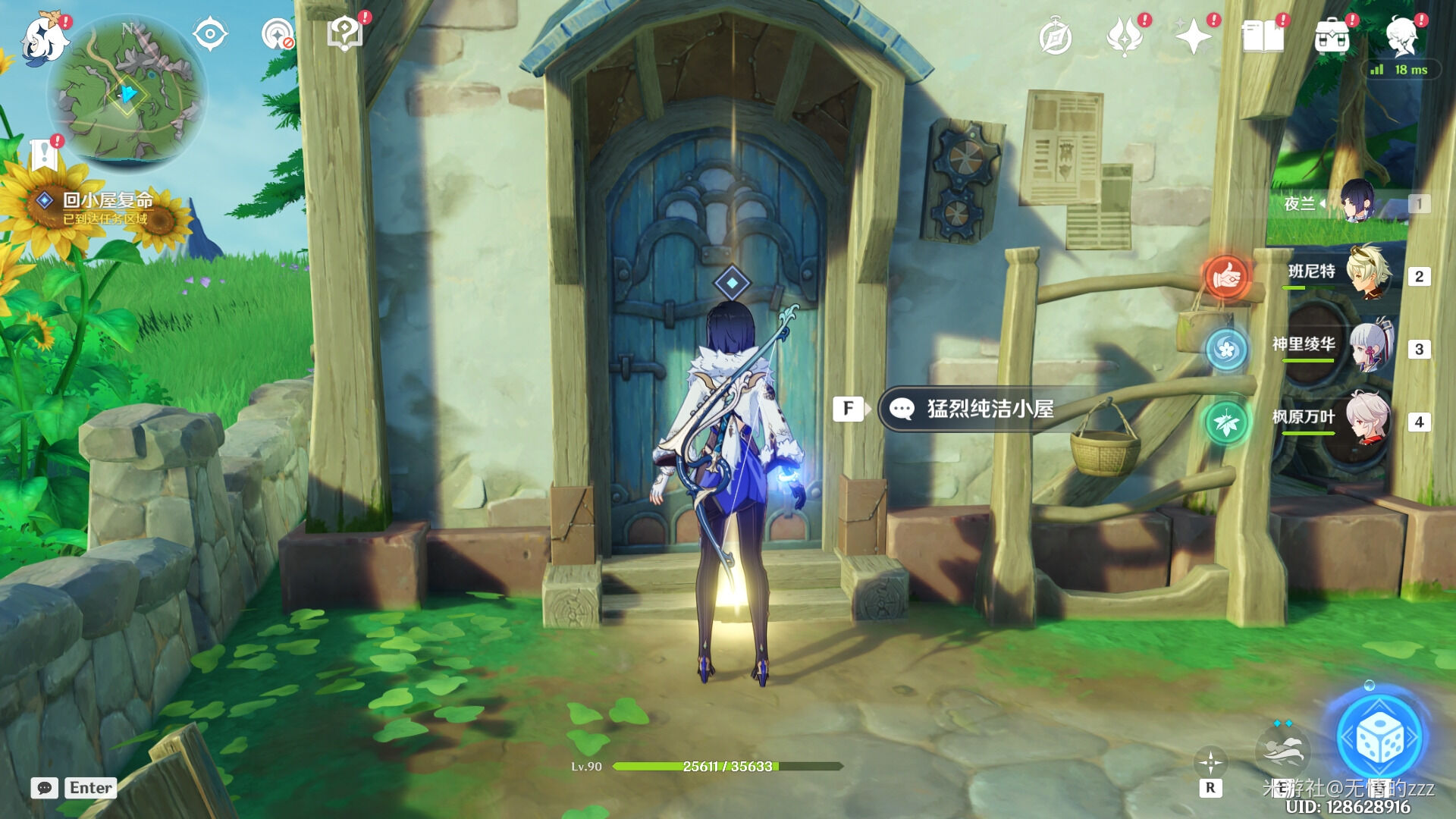The width and height of the screenshot is (1456, 819).
Task: Activate the blue dice elemental burst
Action: pos(1379,738)
